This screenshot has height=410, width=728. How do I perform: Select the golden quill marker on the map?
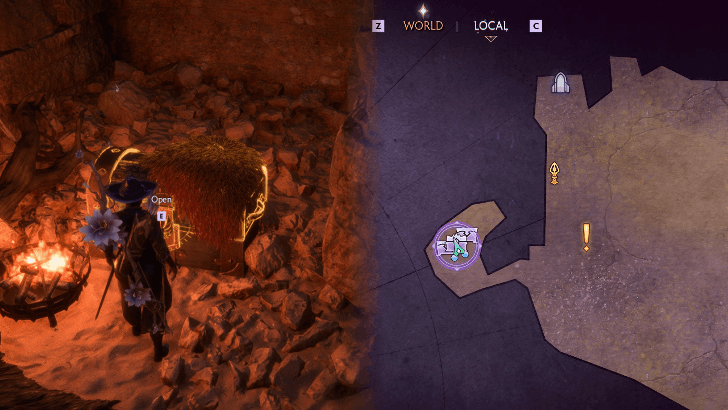click(x=554, y=173)
